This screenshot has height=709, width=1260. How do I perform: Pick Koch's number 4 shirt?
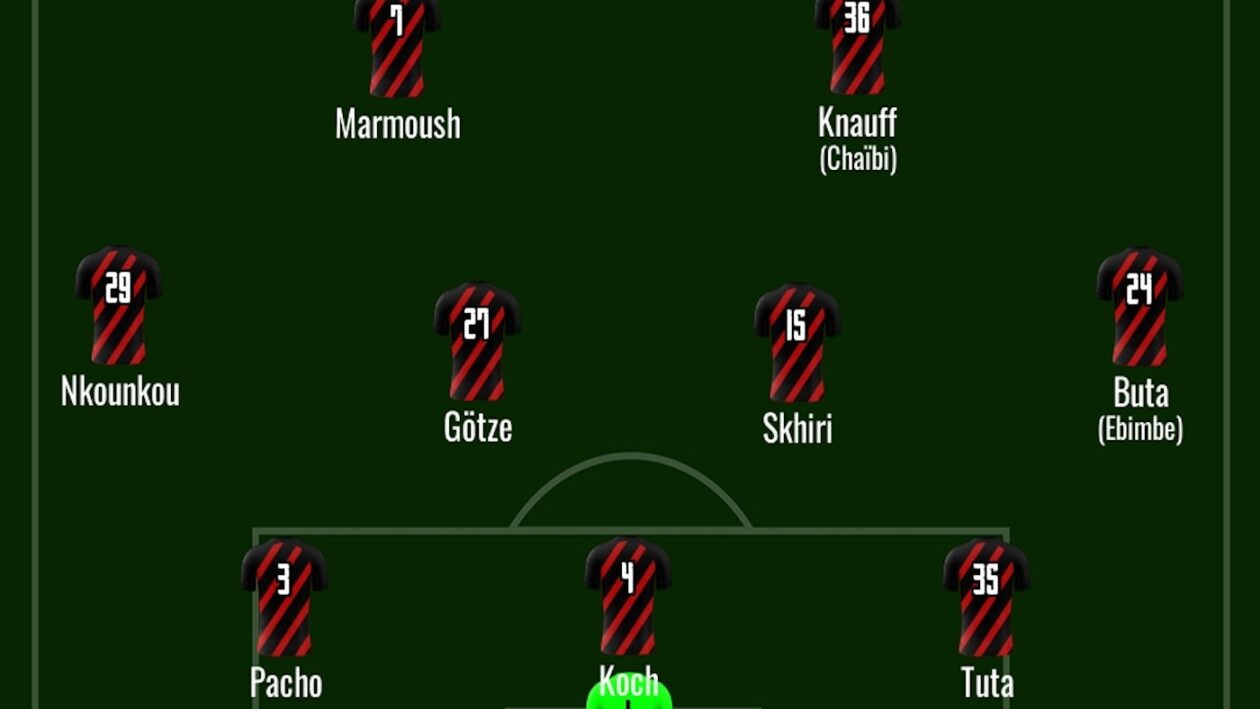tap(628, 596)
